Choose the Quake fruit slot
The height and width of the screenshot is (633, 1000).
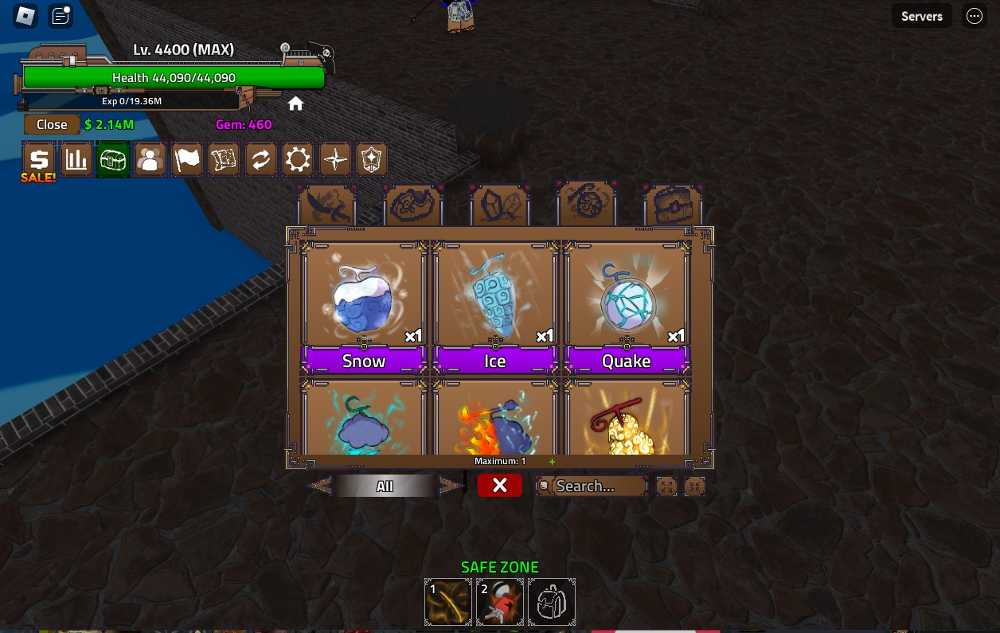coord(626,307)
